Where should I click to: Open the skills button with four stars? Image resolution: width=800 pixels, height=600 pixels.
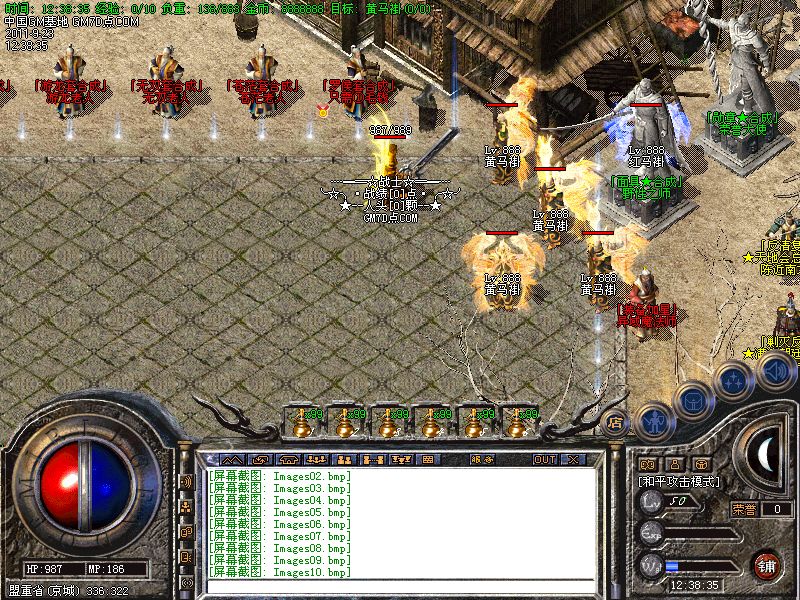734,381
